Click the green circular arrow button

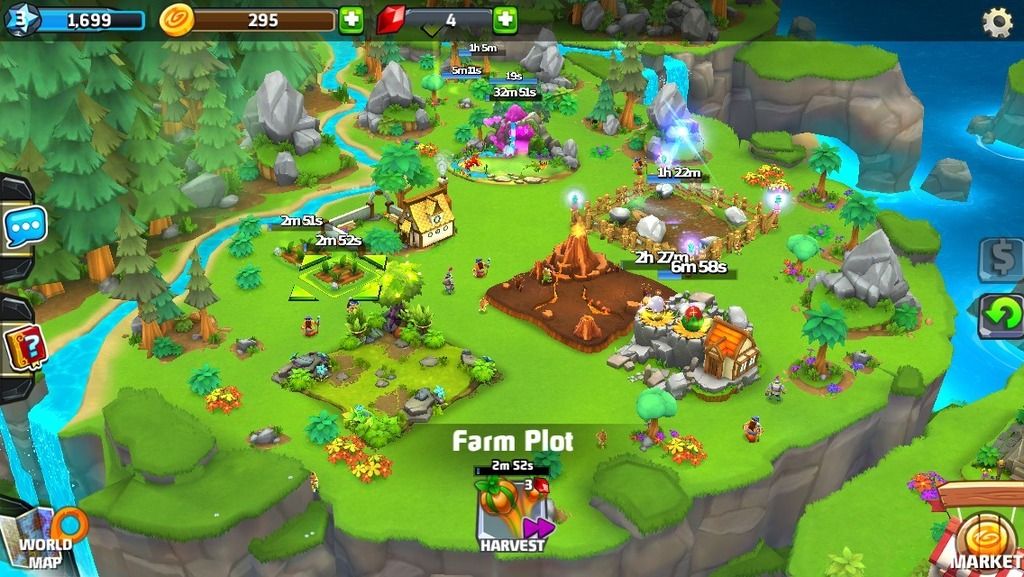click(x=1000, y=315)
